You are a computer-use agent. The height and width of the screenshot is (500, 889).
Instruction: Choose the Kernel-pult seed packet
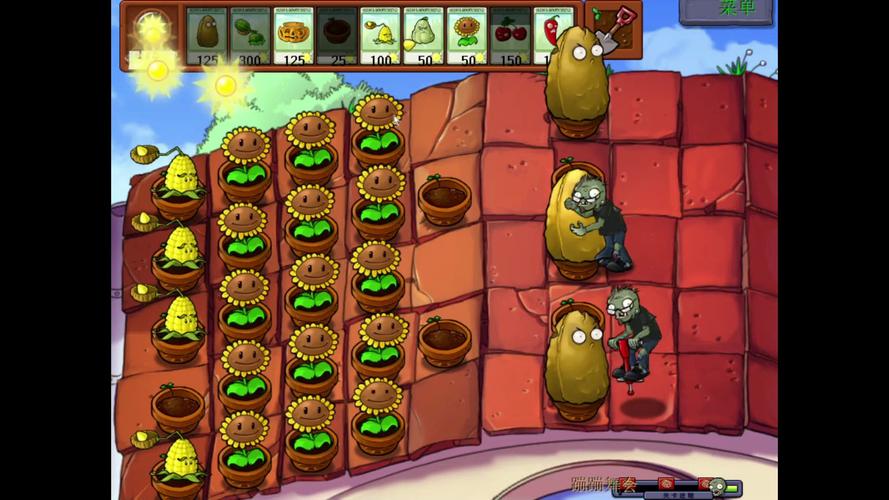380,37
